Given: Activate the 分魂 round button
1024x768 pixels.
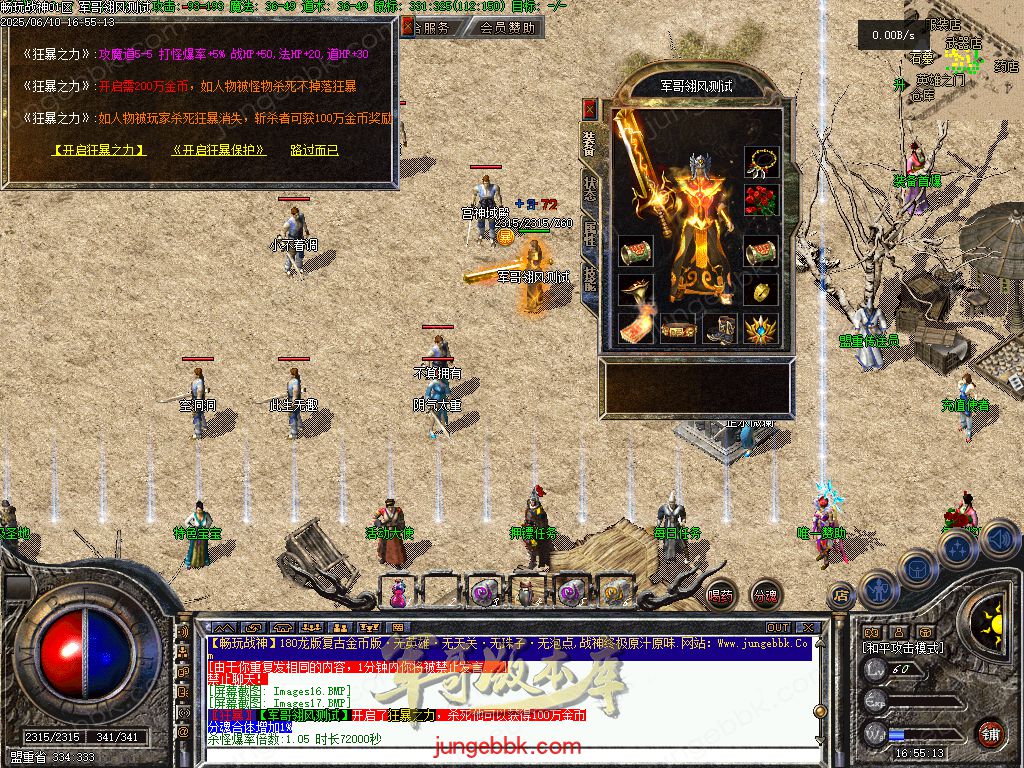Looking at the screenshot, I should tap(765, 594).
